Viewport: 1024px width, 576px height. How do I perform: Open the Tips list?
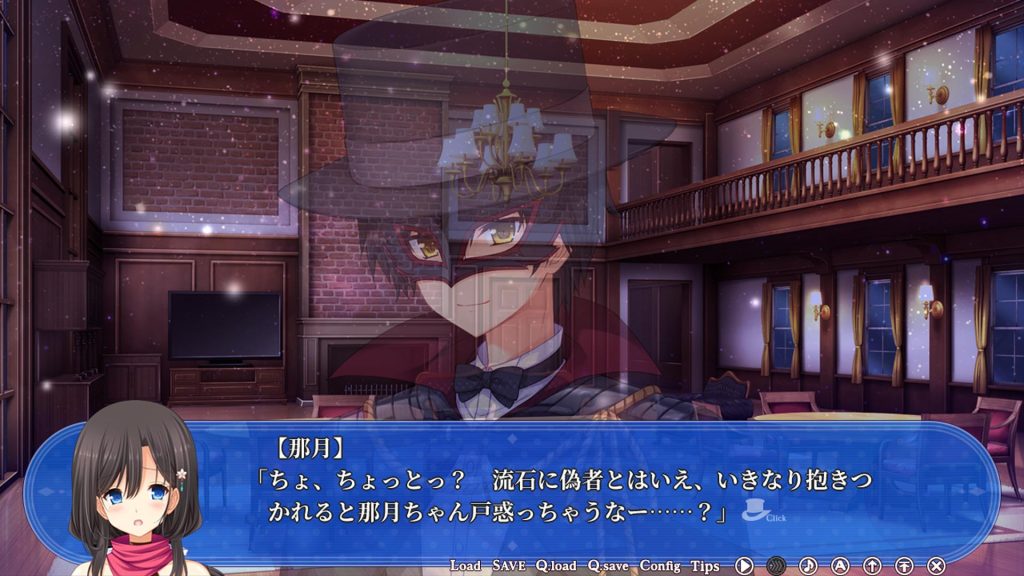click(x=705, y=566)
